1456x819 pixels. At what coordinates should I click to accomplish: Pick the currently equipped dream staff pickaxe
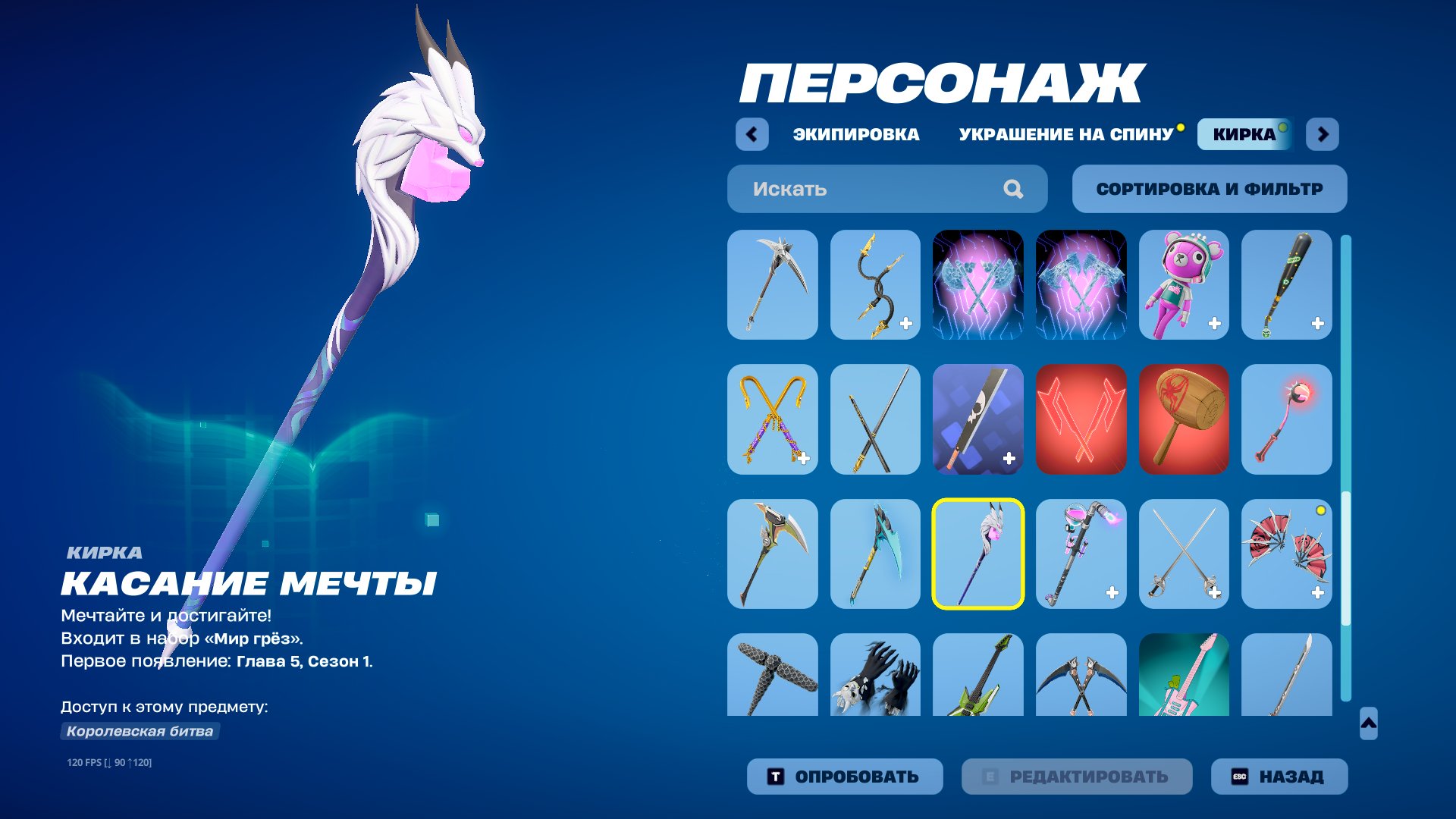pyautogui.click(x=978, y=554)
